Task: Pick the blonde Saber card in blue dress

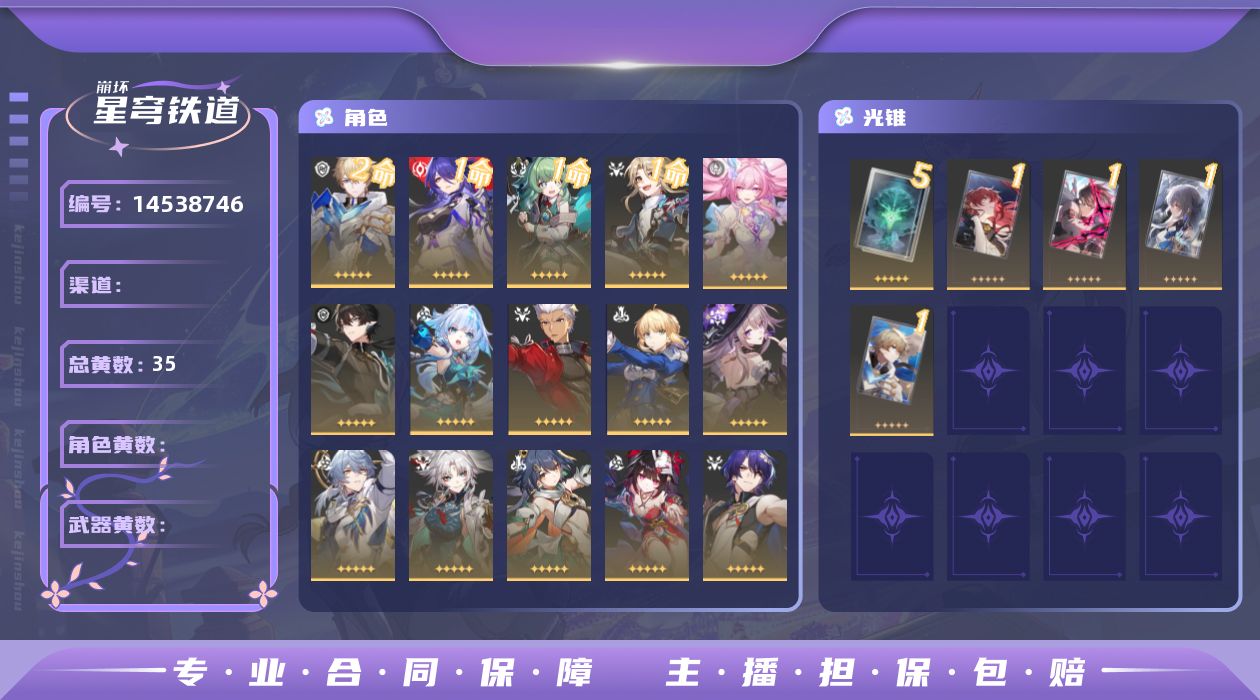Action: [x=647, y=370]
